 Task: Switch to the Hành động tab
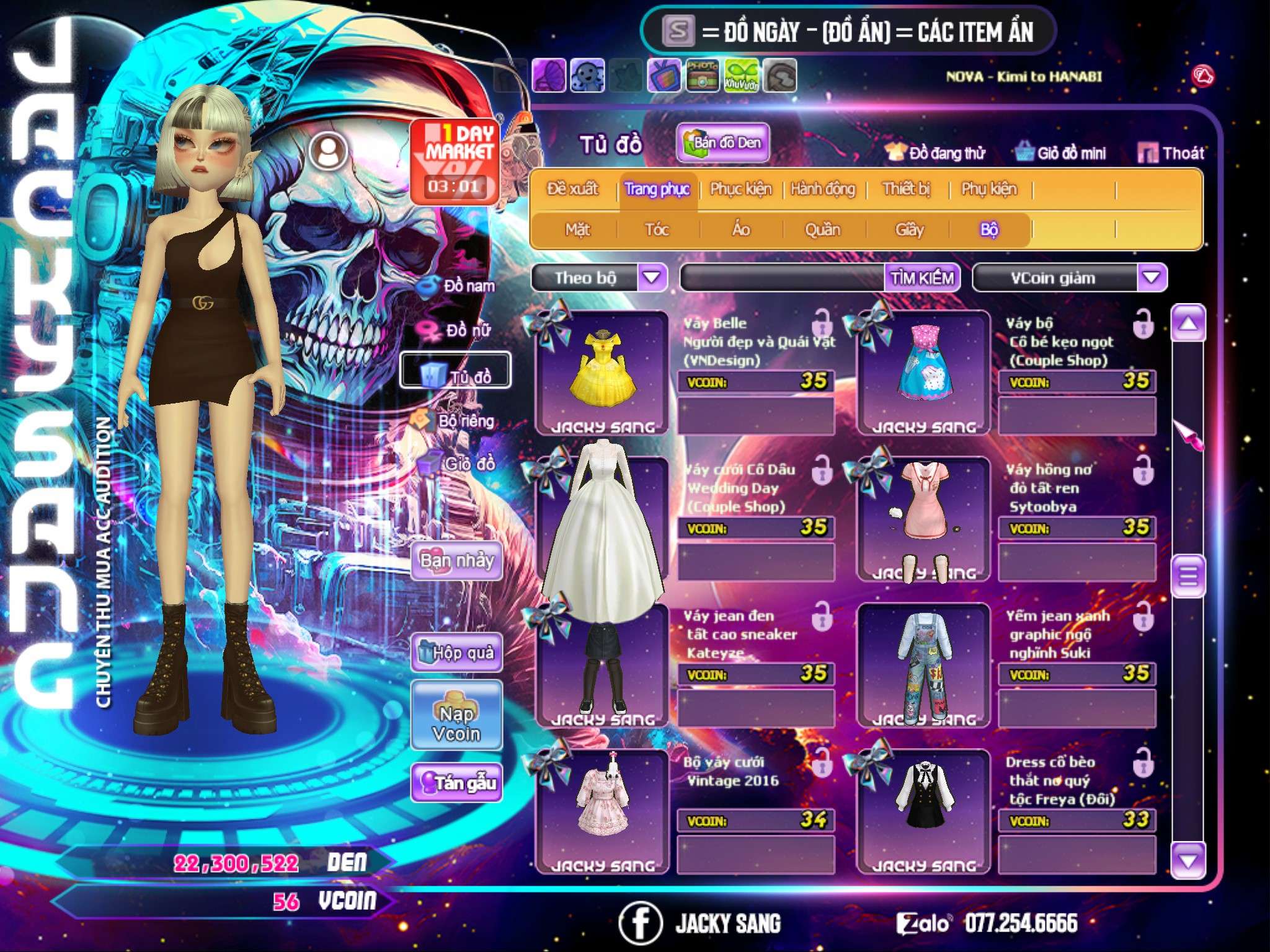[823, 189]
